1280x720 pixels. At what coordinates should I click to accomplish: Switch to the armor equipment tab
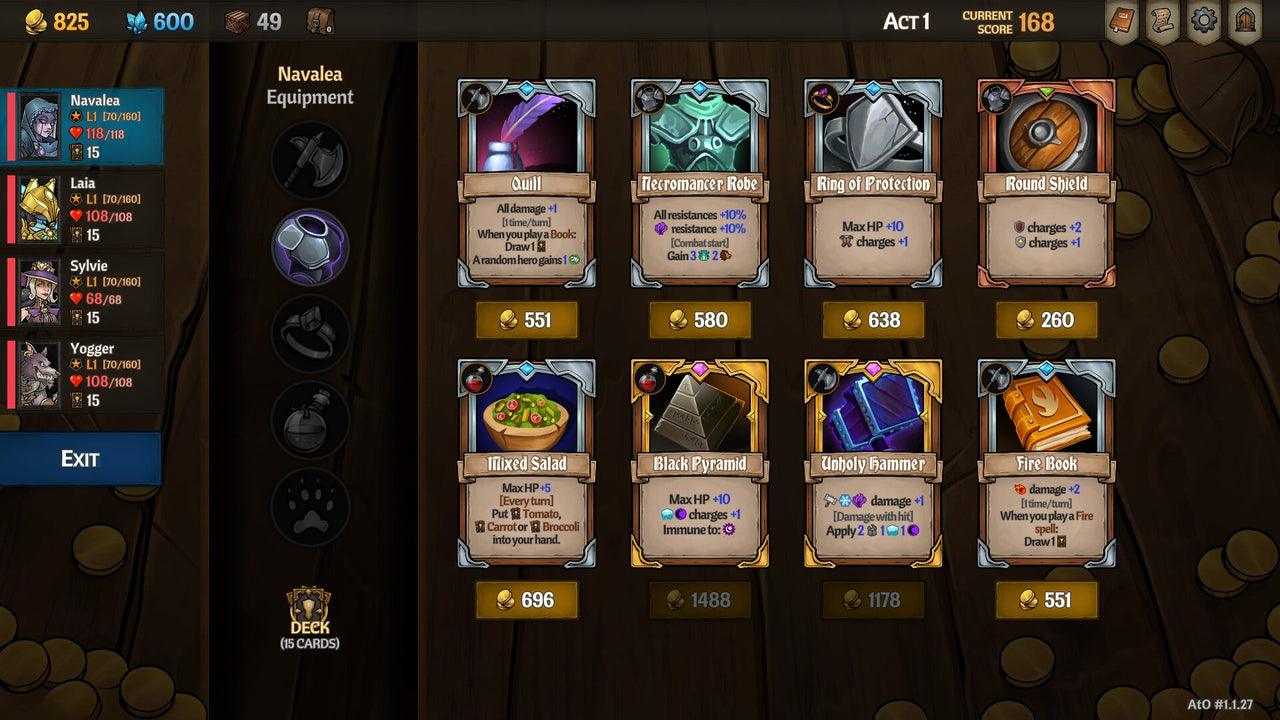[x=309, y=247]
